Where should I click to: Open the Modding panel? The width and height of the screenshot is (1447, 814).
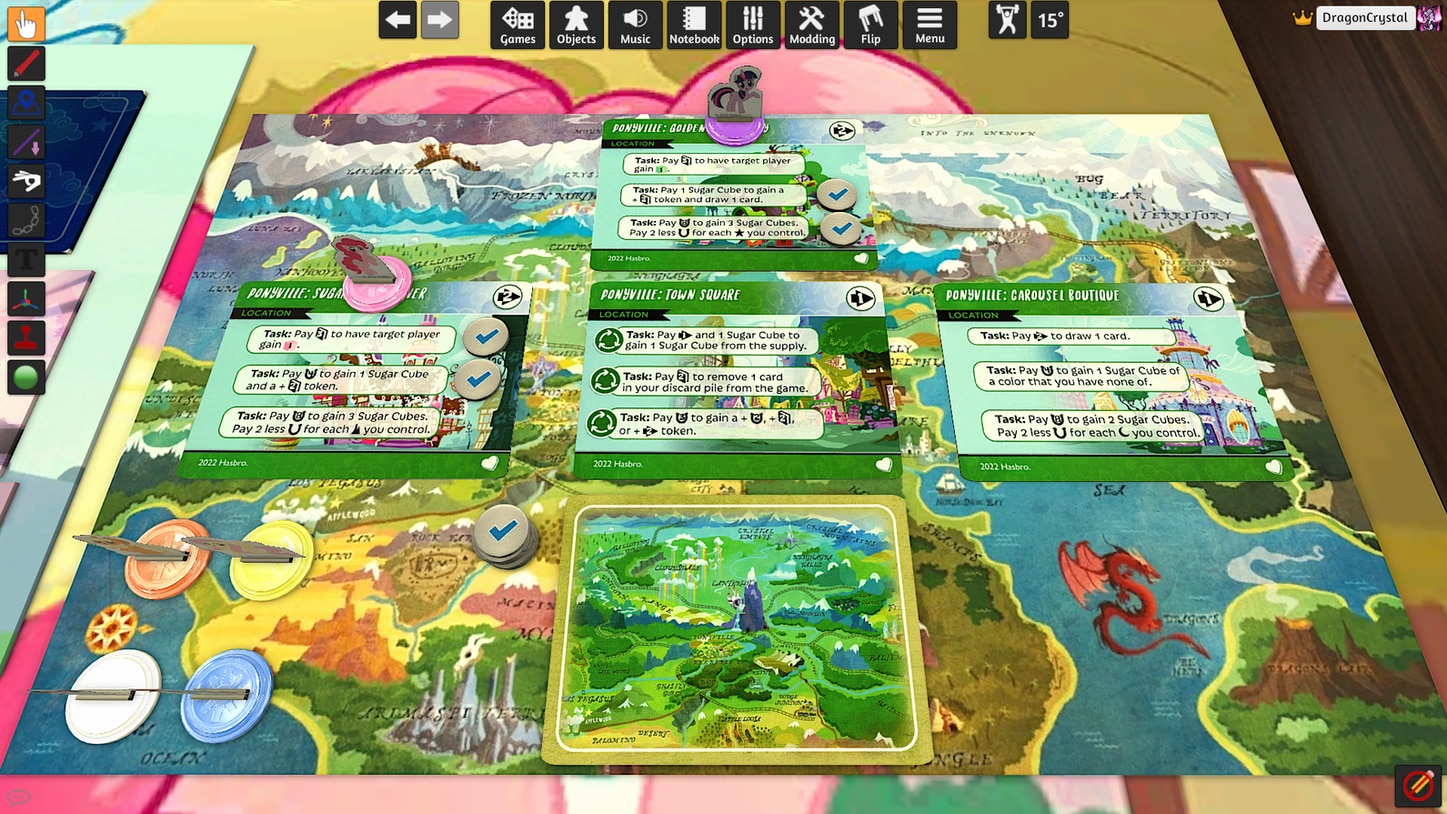(x=812, y=24)
